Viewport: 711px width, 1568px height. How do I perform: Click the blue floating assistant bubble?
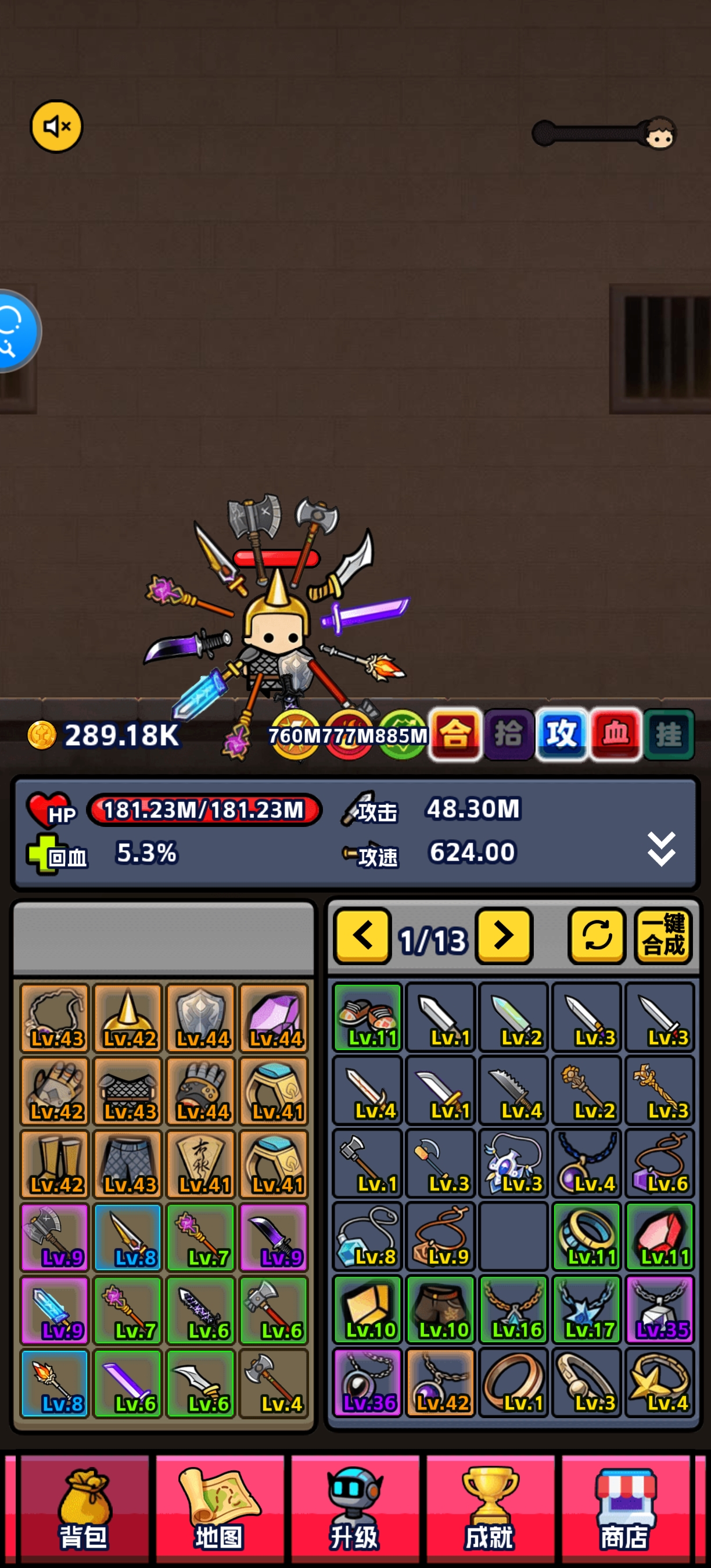[x=15, y=330]
